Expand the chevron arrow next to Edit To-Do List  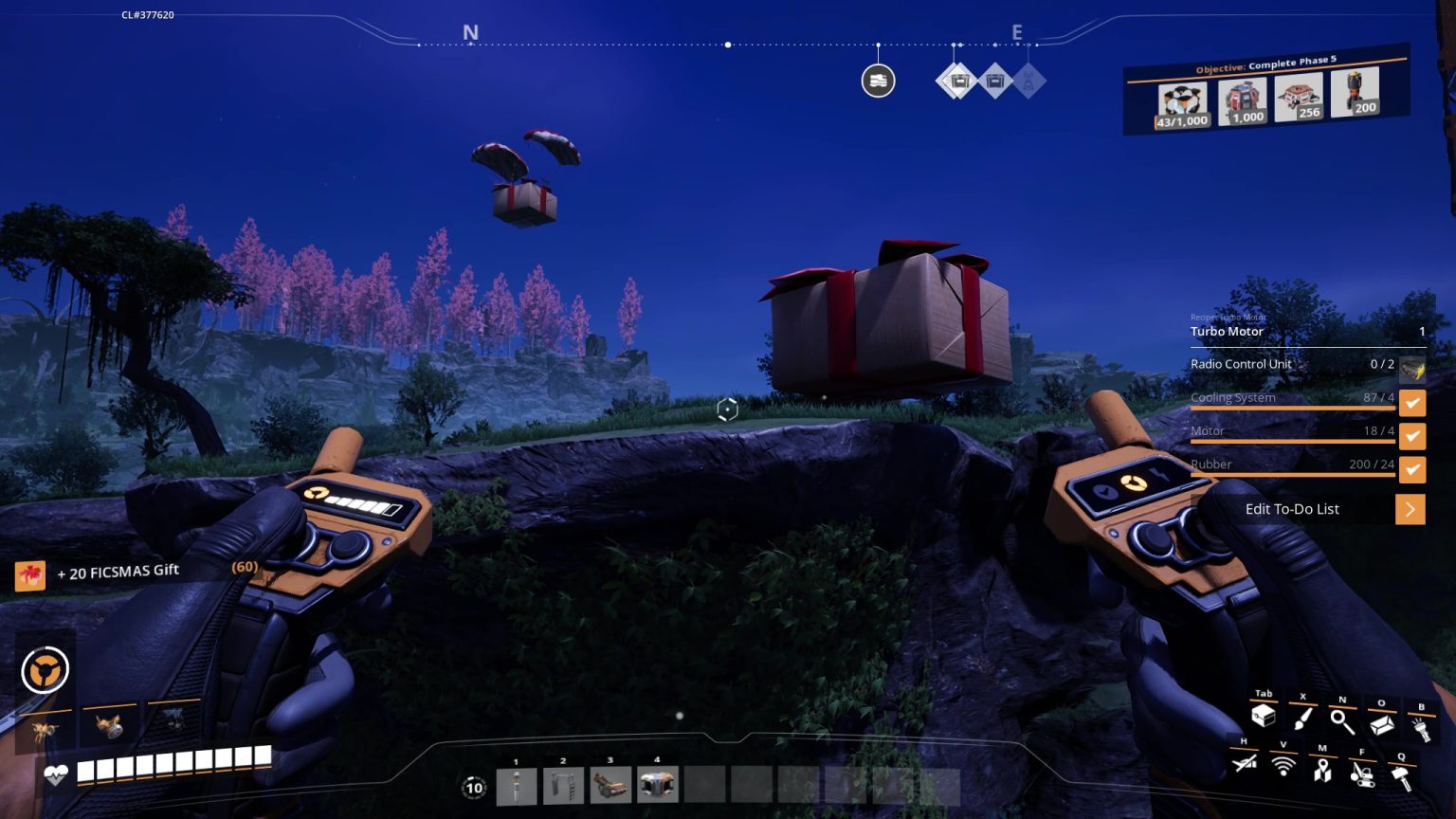(1410, 509)
